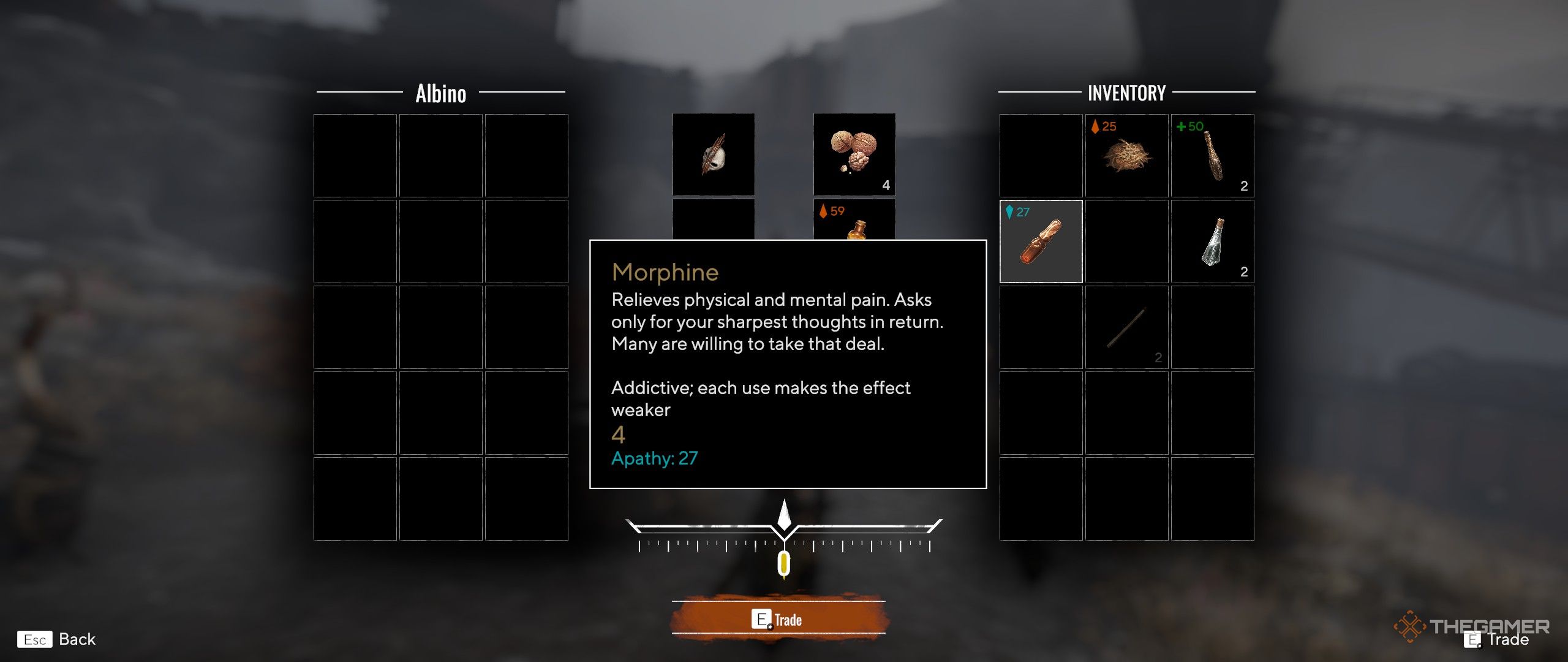This screenshot has height=662, width=1568.
Task: Select the feathered skull charm trade slot
Action: 714,154
